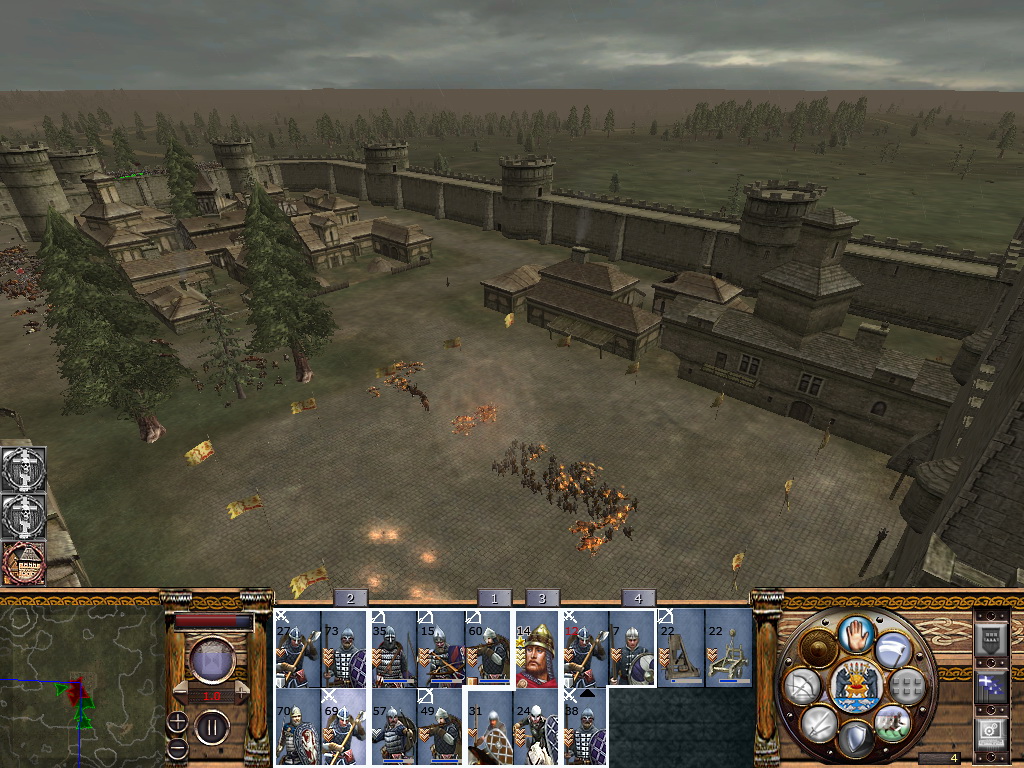Image resolution: width=1024 pixels, height=768 pixels.
Task: Switch to unit group tab 2
Action: pyautogui.click(x=350, y=598)
